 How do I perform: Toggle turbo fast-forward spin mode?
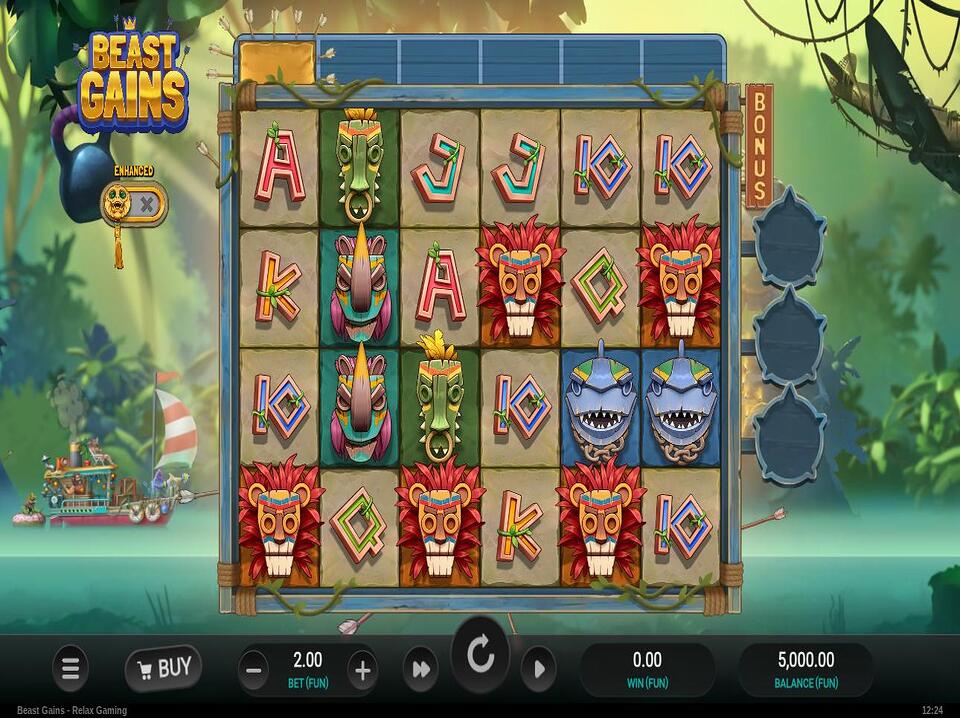coord(421,669)
